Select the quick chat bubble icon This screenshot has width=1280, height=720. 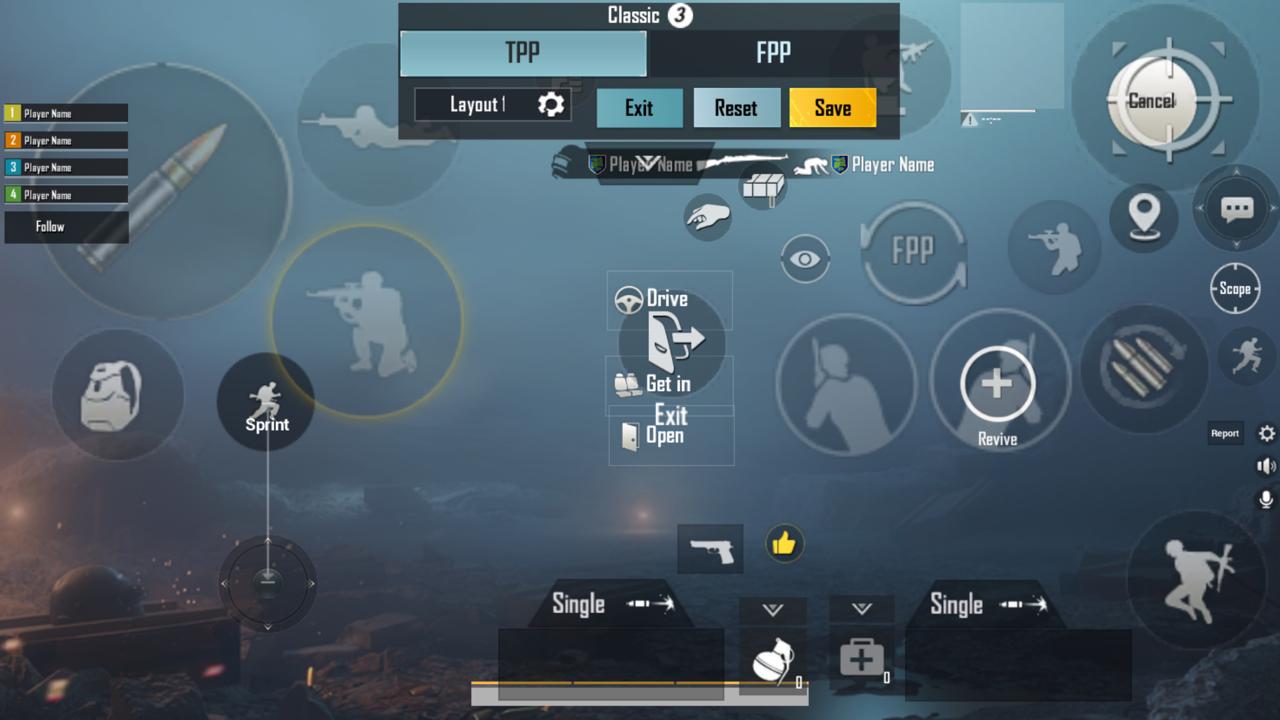[x=1237, y=208]
